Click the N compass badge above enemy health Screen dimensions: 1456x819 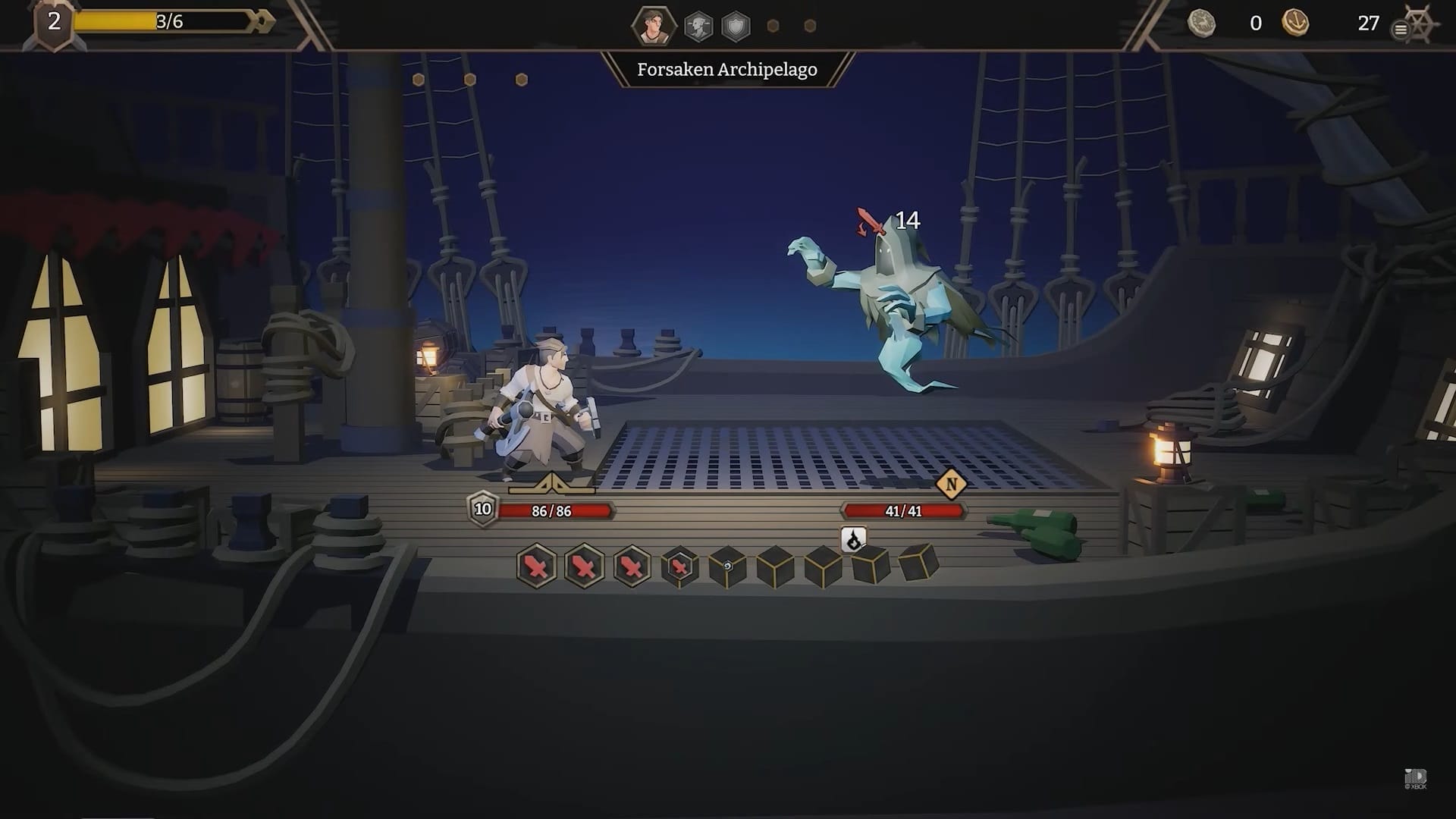pos(951,482)
